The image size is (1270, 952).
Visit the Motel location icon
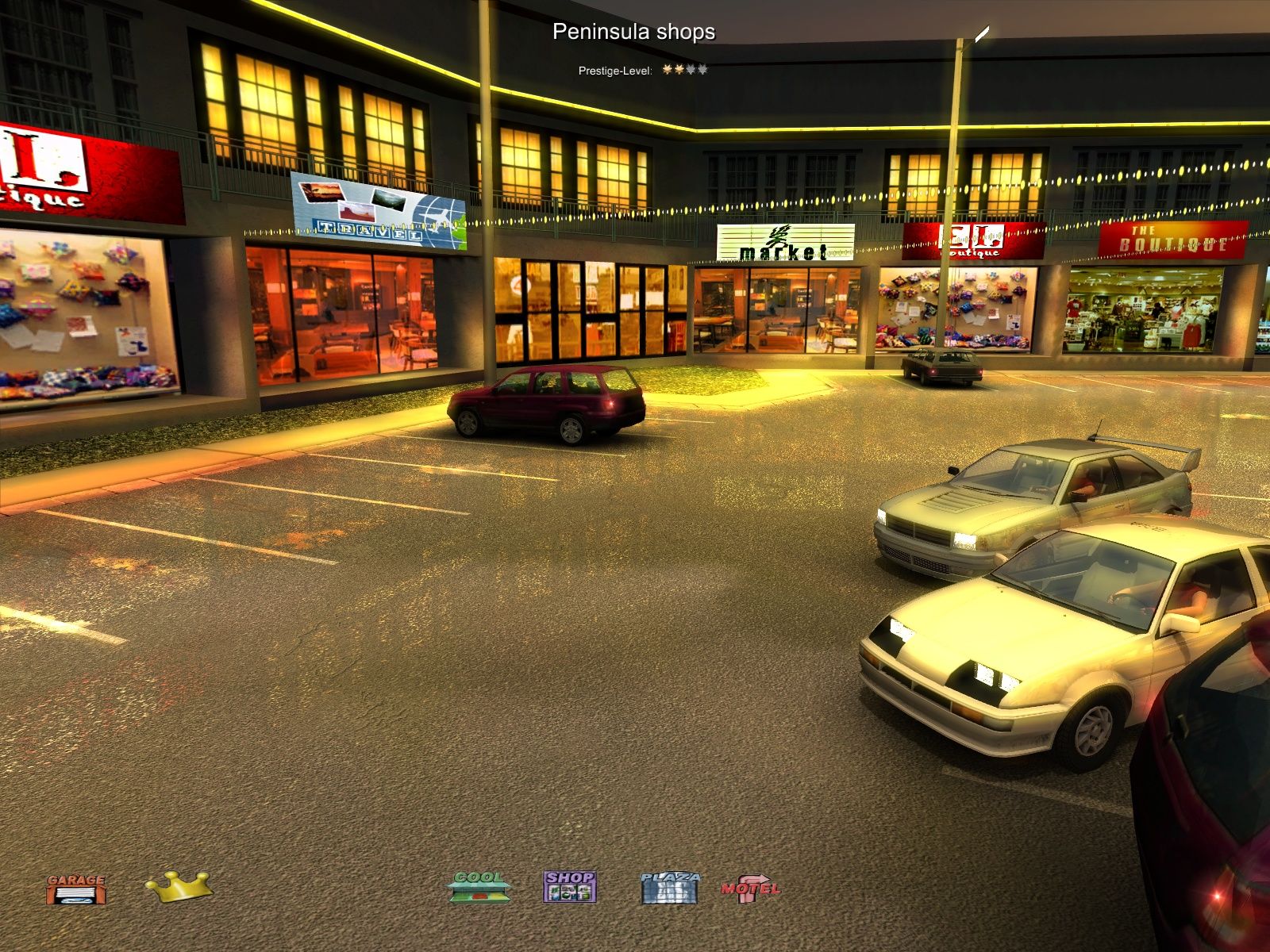pos(751,888)
